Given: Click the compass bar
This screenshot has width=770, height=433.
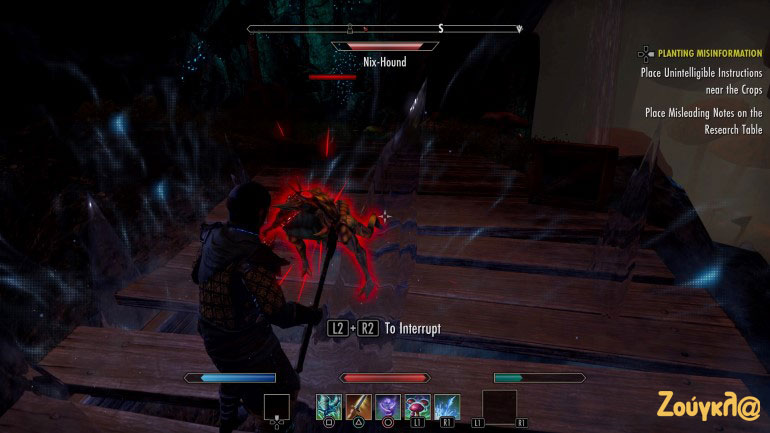Looking at the screenshot, I should point(385,29).
